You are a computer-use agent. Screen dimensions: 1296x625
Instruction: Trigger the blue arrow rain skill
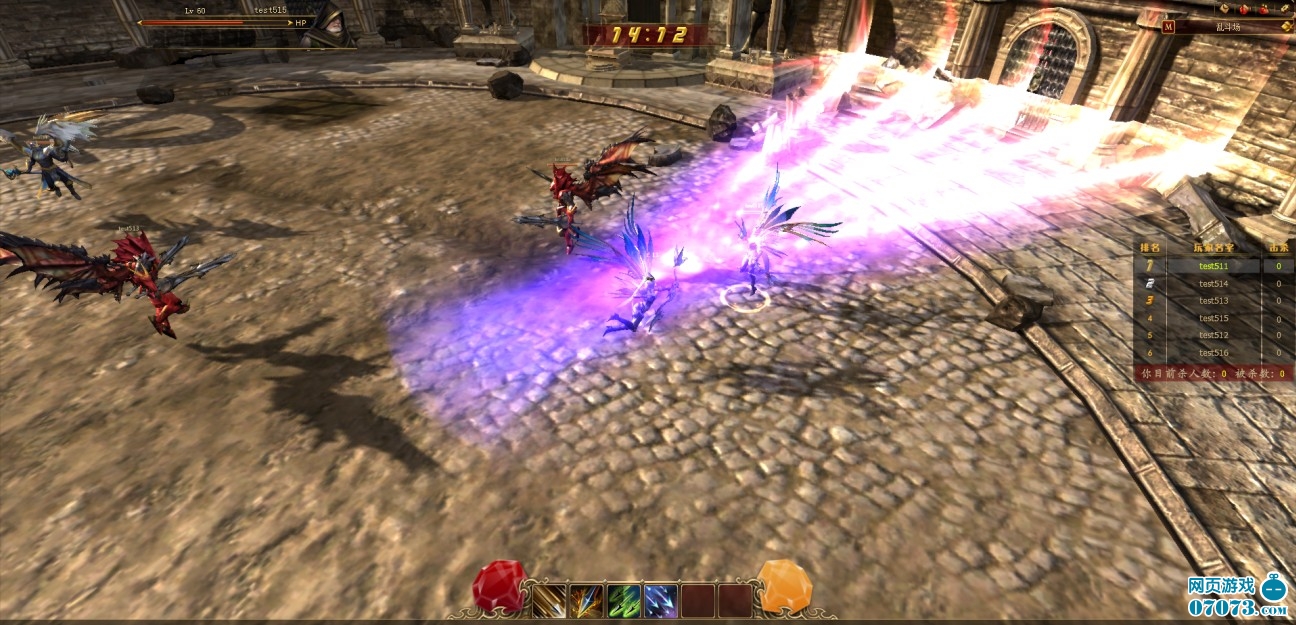pyautogui.click(x=660, y=600)
